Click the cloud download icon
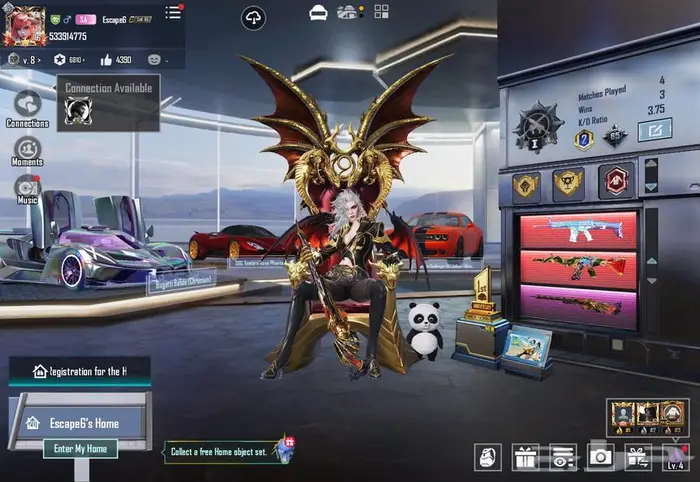700x482 pixels. [254, 17]
